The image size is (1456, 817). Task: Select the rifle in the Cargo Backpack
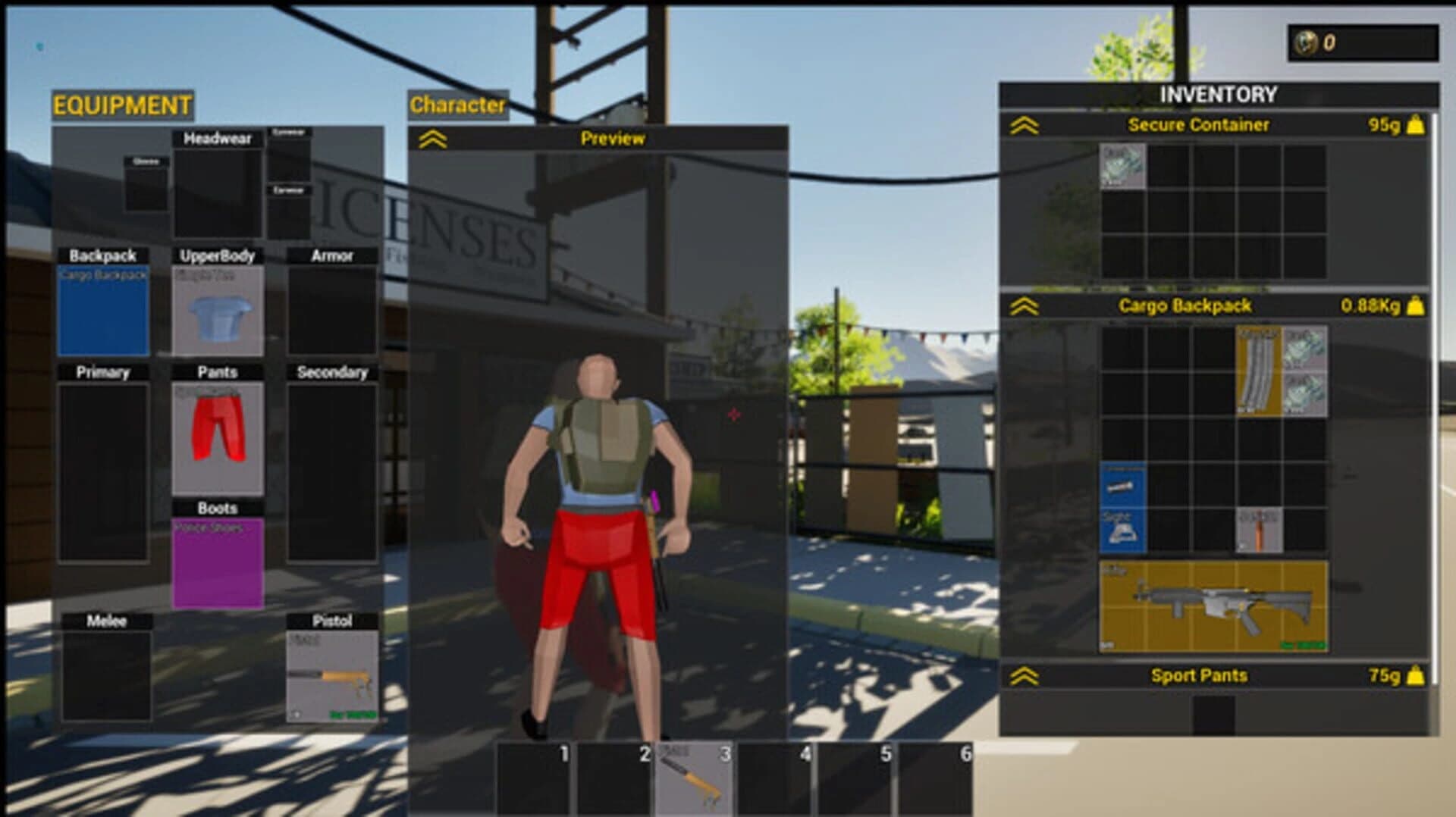[1213, 603]
